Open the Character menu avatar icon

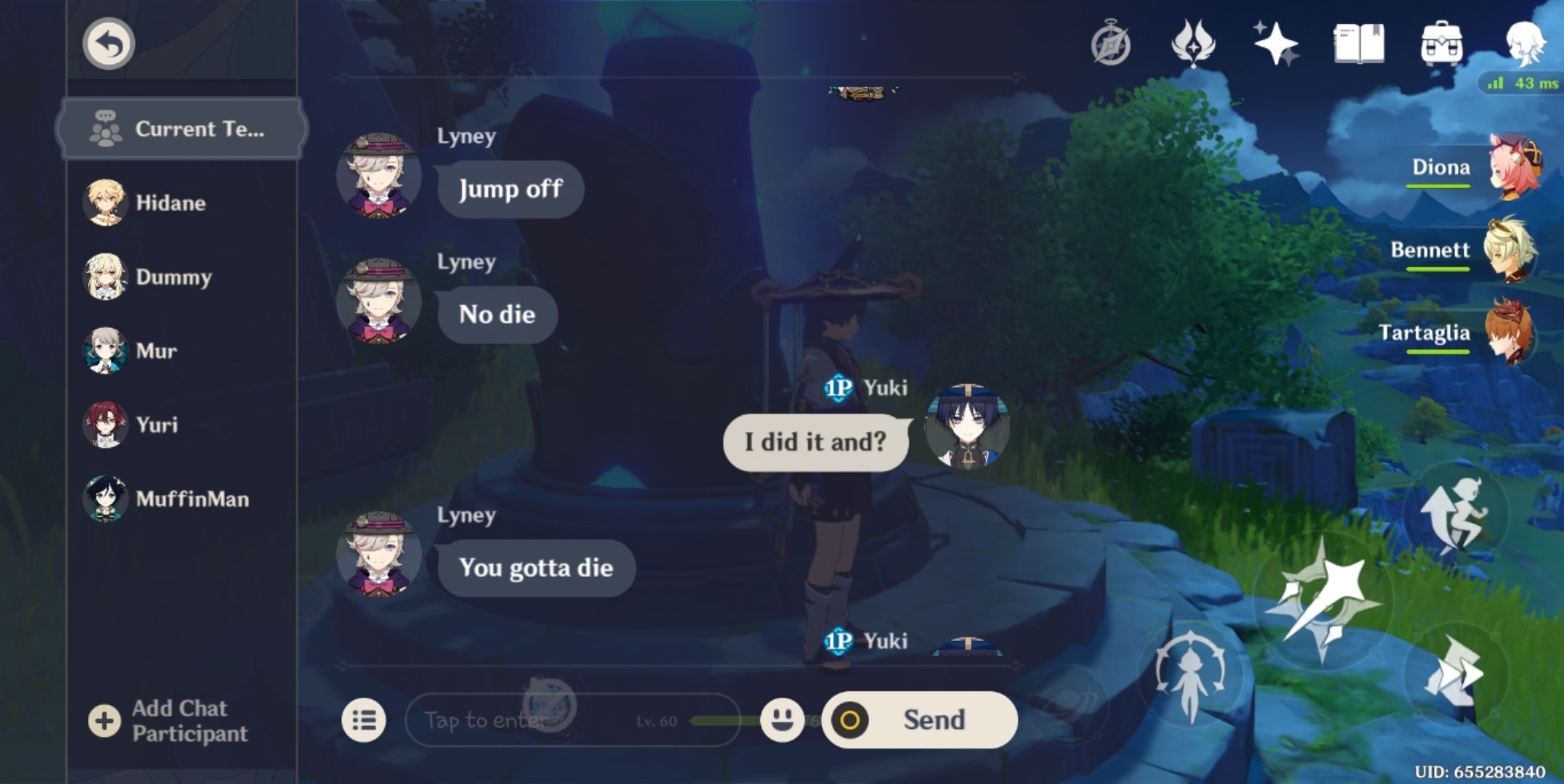(x=1527, y=45)
